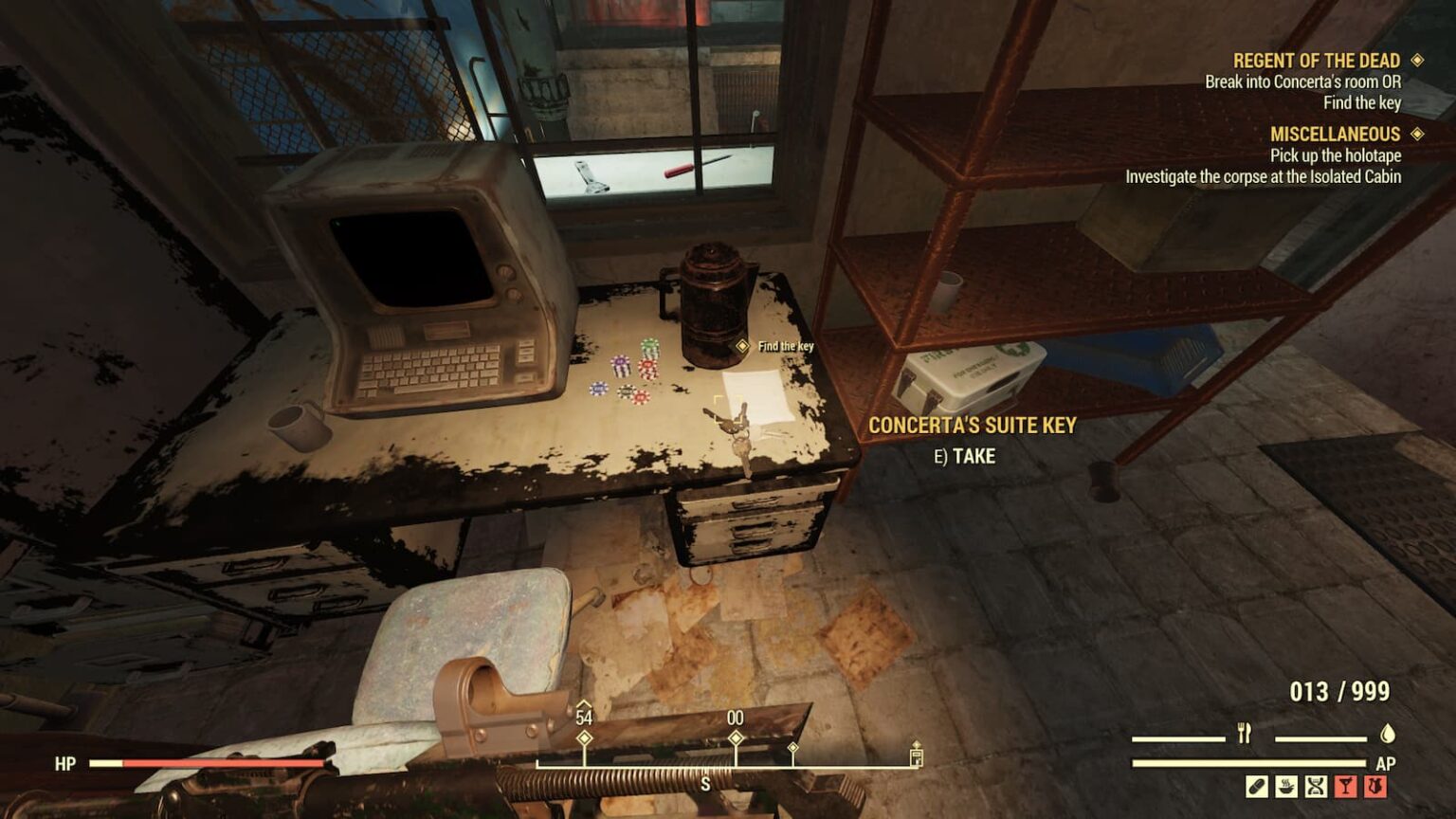Click the Investigate the corpse objective text

coord(1265,174)
